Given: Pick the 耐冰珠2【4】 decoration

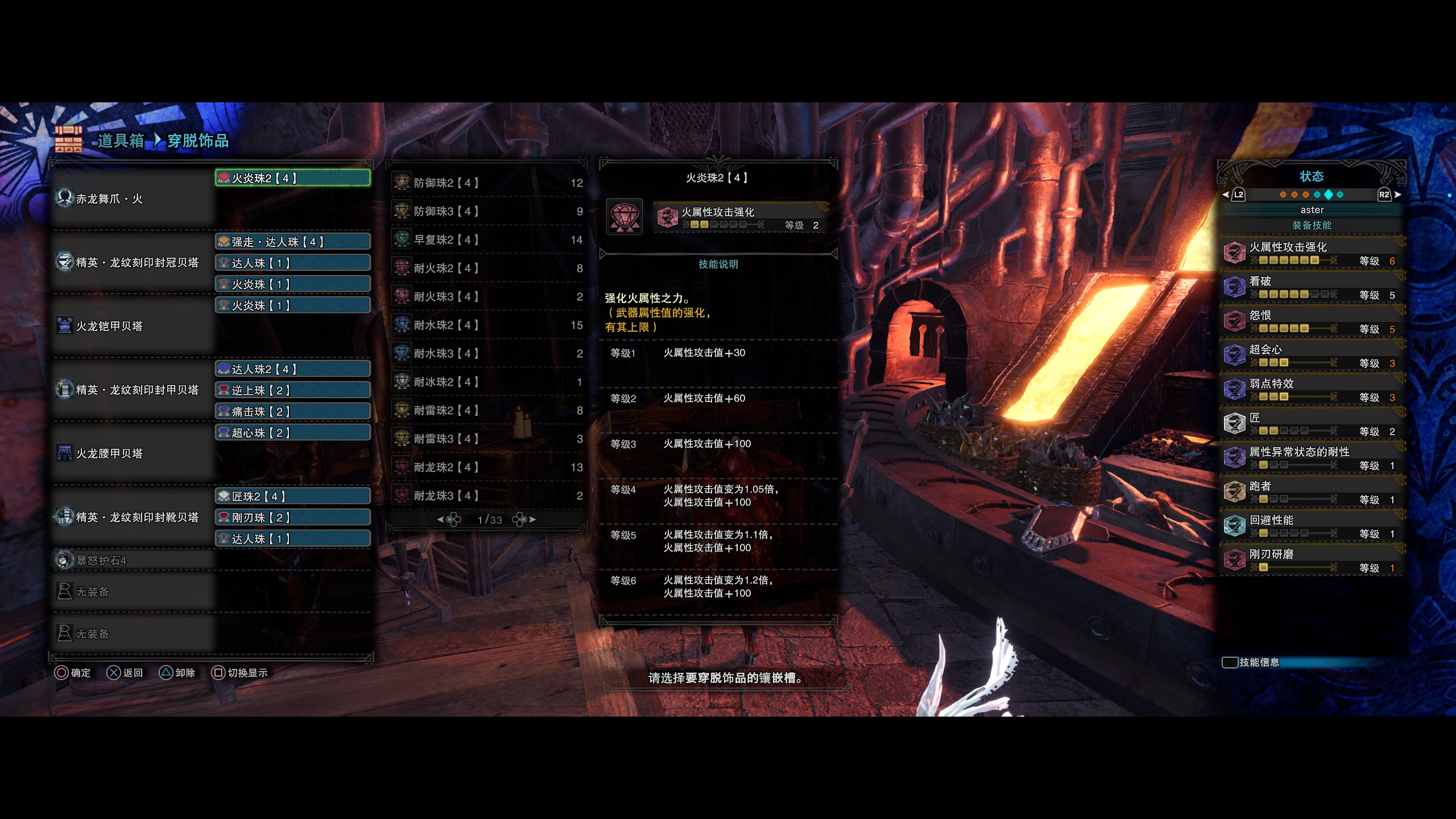Looking at the screenshot, I should pos(487,382).
